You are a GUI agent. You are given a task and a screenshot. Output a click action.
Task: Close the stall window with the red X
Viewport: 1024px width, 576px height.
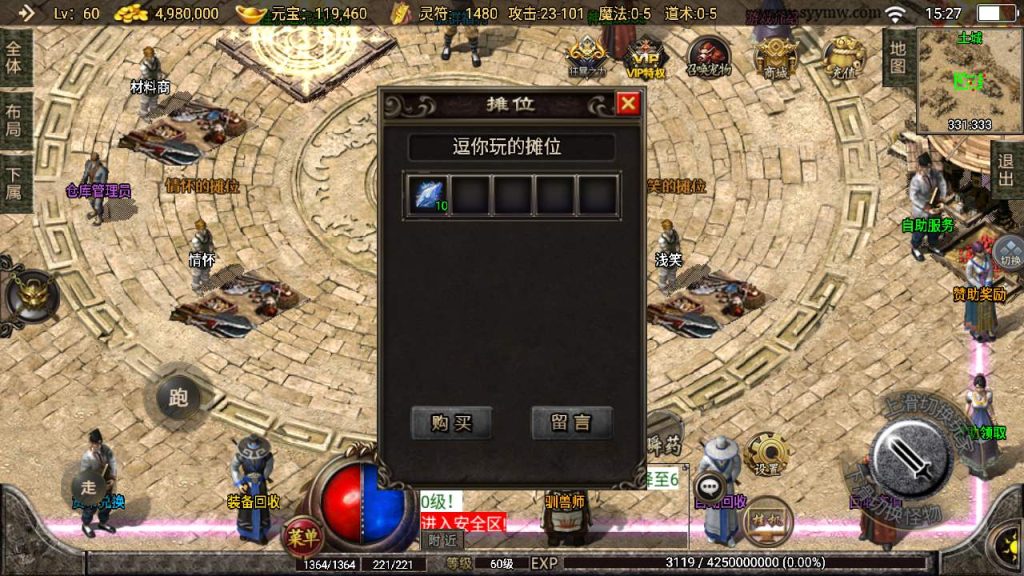tap(627, 103)
